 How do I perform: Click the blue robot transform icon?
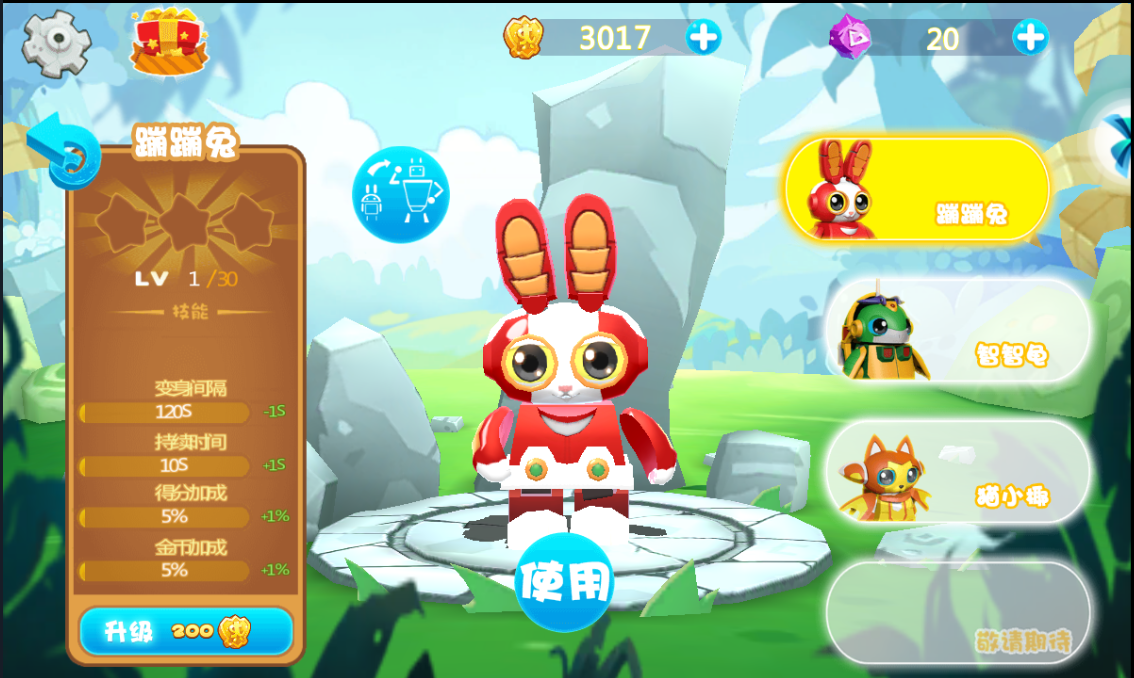click(400, 194)
